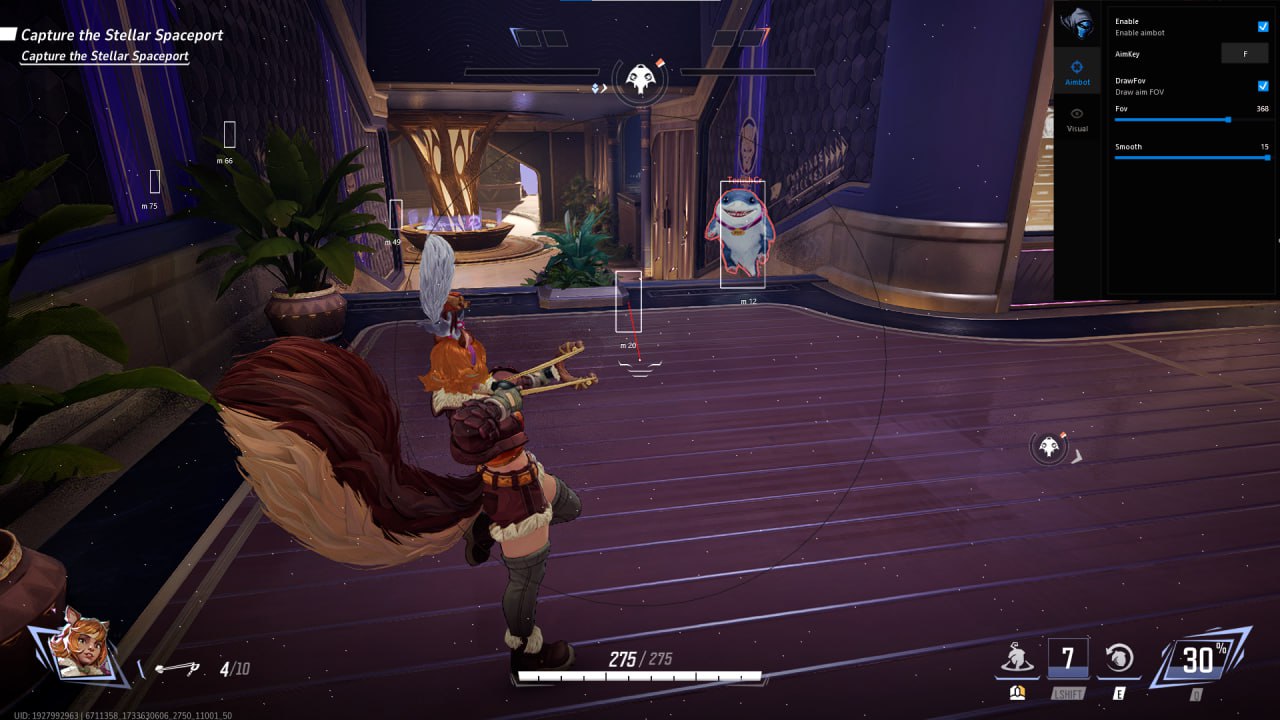The height and width of the screenshot is (720, 1280).
Task: Click the mission objective emblem at top center
Action: pos(640,78)
